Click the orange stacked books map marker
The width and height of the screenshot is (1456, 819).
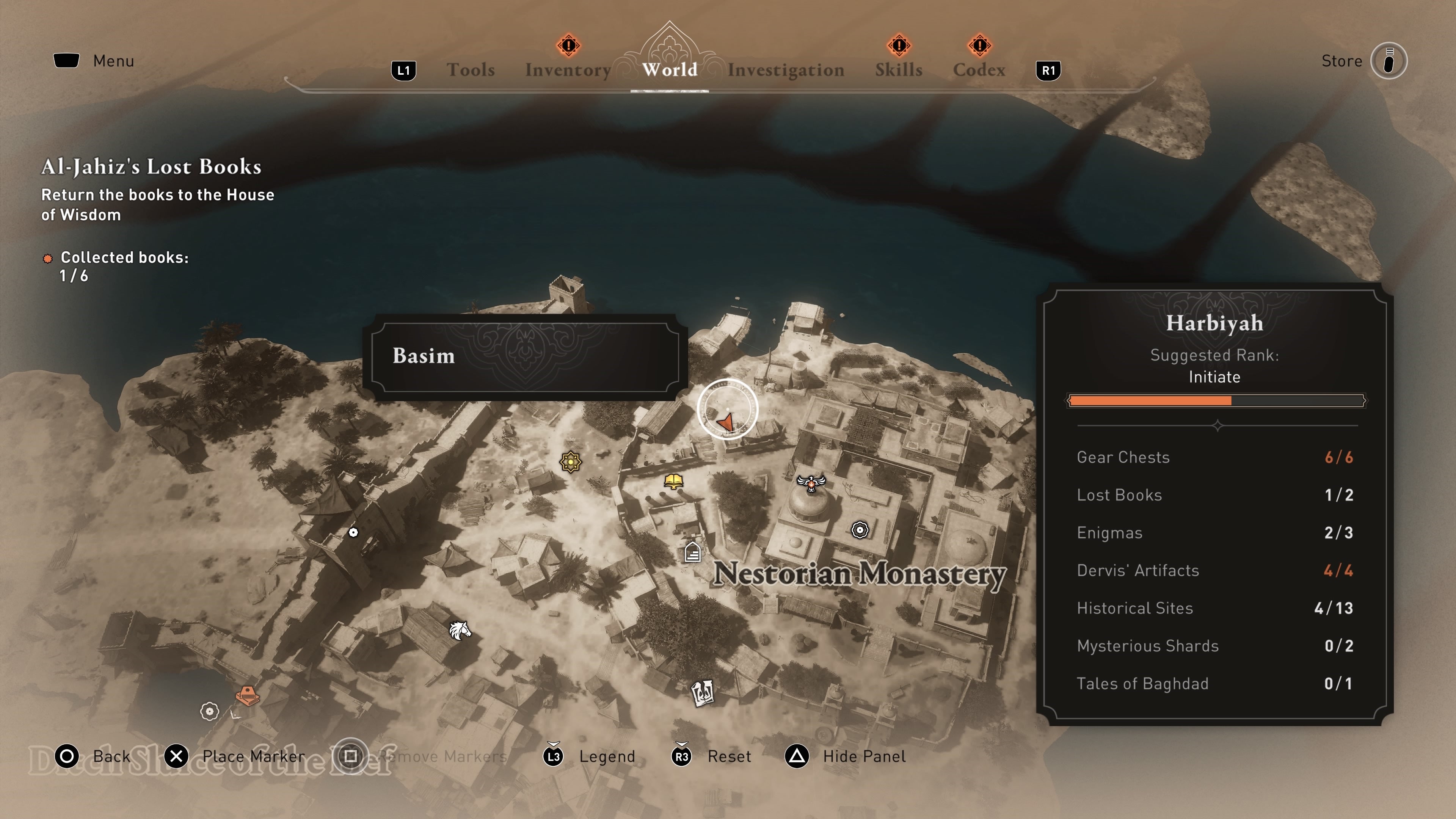click(247, 695)
